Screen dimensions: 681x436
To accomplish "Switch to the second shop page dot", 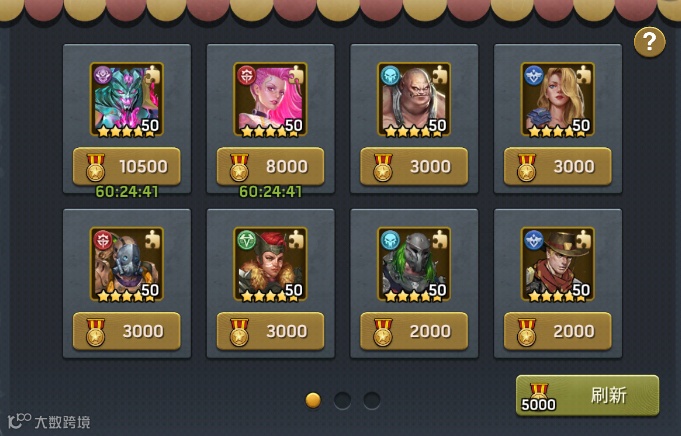I will click(342, 400).
